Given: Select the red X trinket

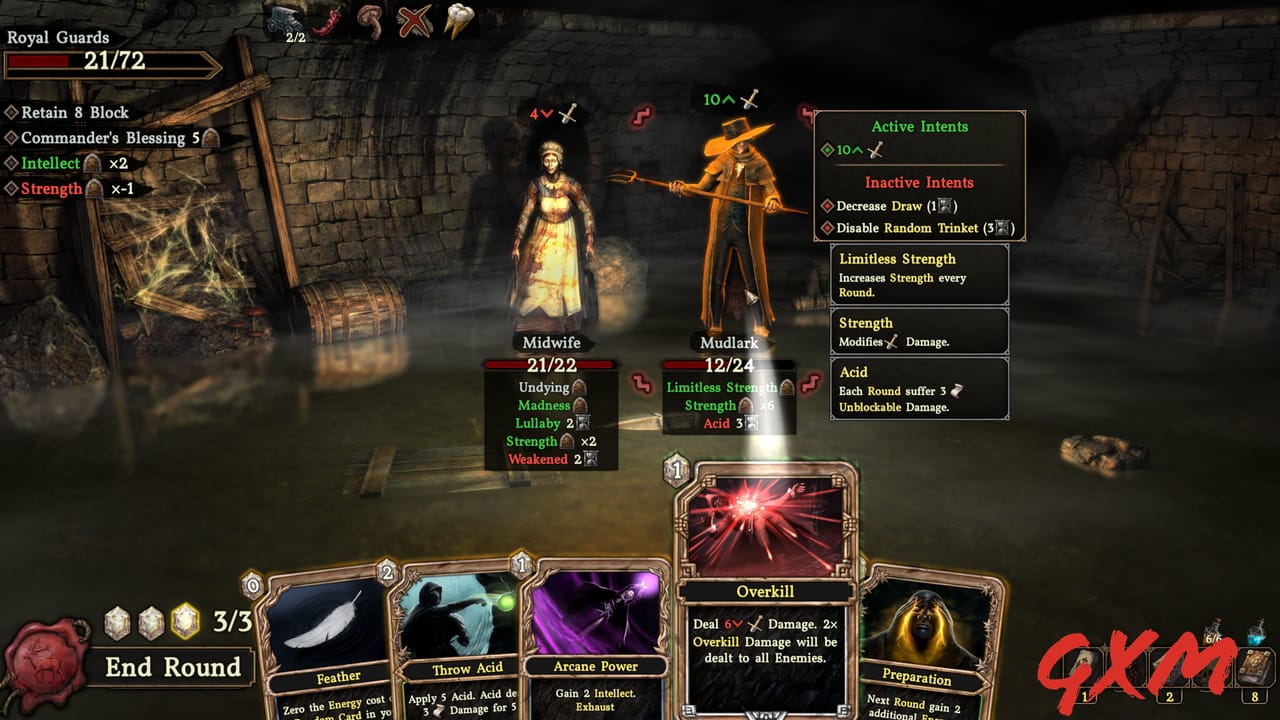Looking at the screenshot, I should pos(414,18).
